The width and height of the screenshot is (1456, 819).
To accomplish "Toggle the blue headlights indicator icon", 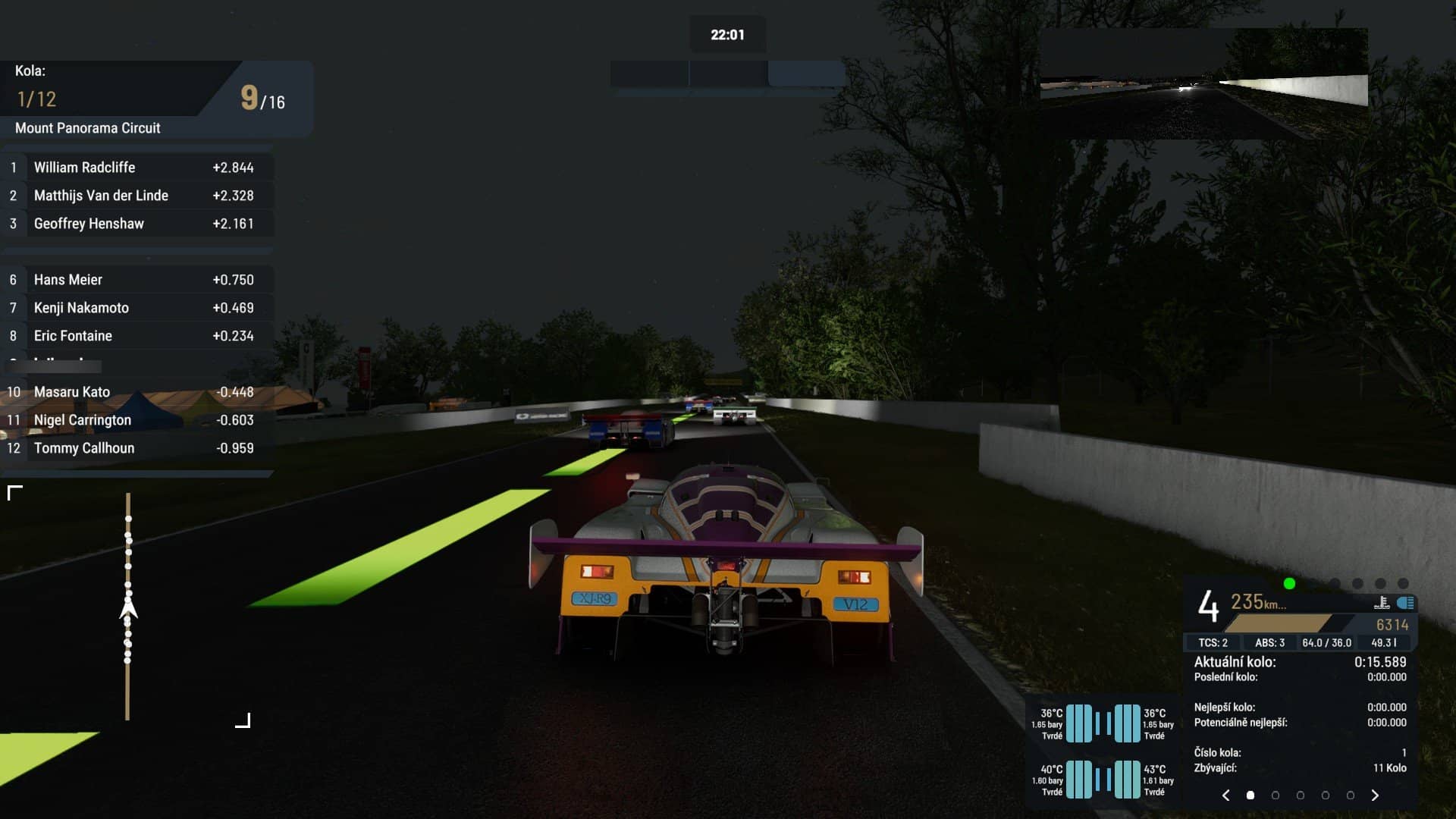I will (1405, 603).
